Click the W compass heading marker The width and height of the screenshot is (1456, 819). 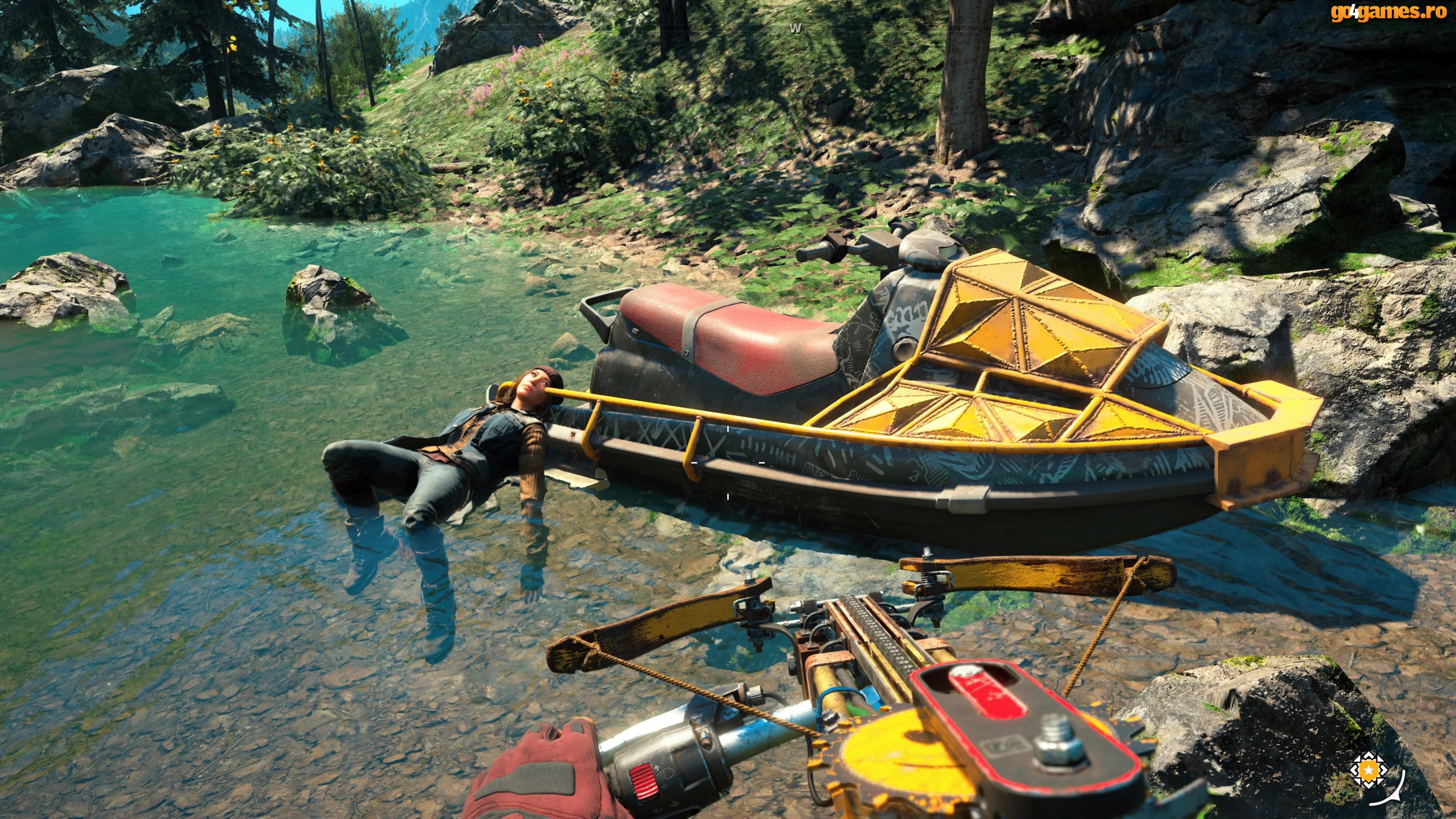point(795,28)
